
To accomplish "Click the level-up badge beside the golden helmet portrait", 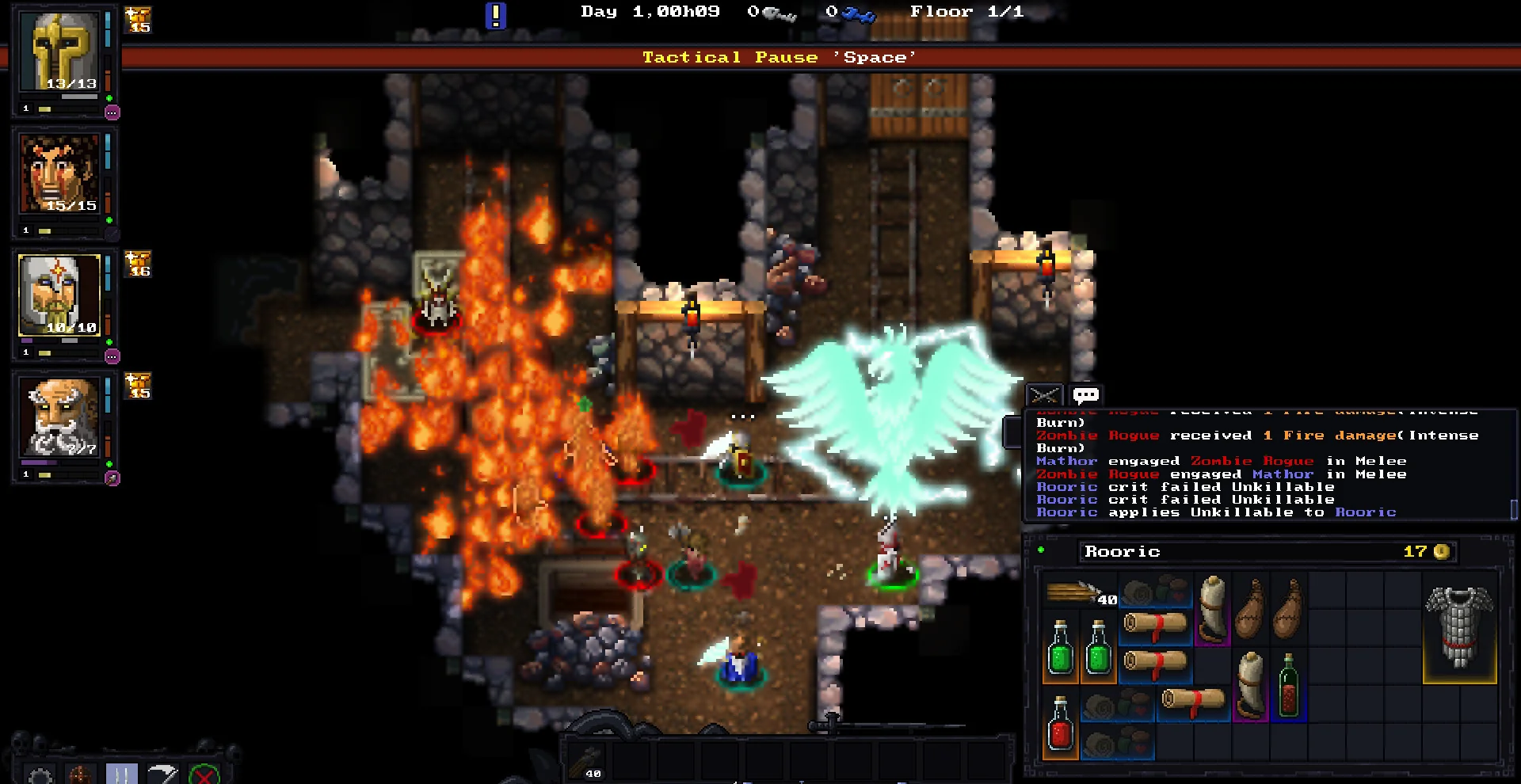I will 139,21.
